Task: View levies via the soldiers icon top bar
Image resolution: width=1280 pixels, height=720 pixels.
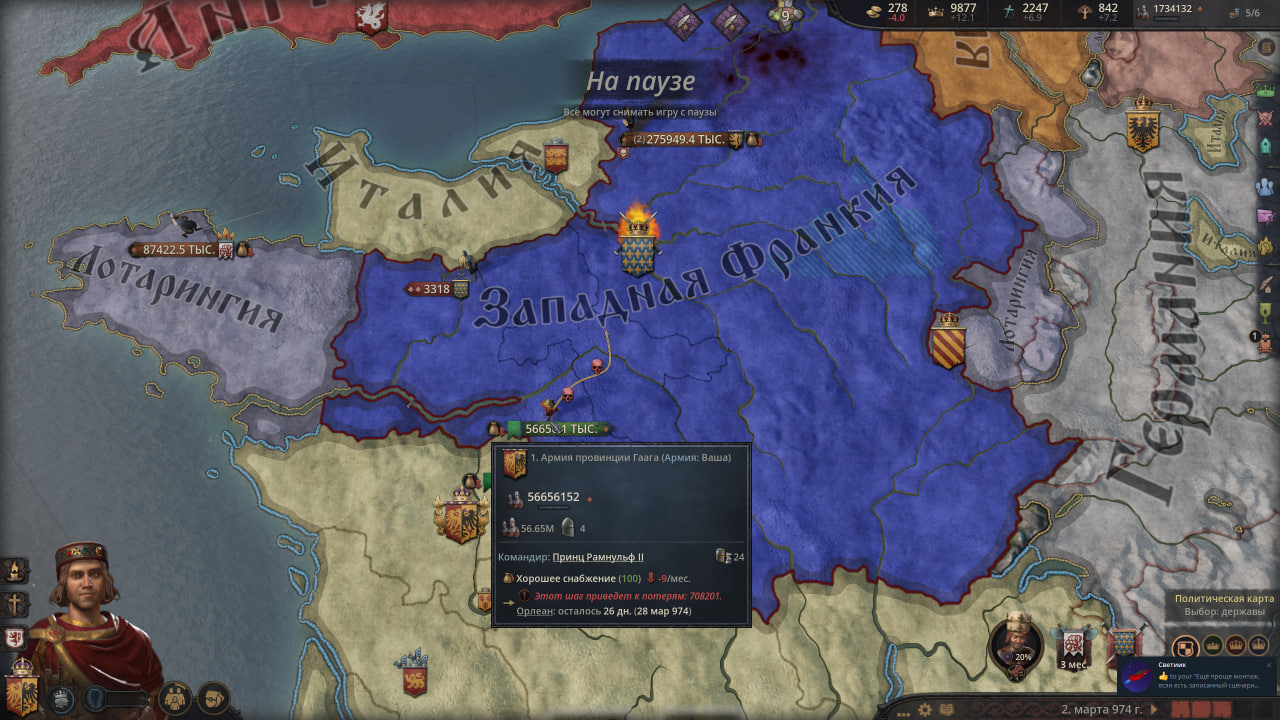Action: coord(1141,12)
